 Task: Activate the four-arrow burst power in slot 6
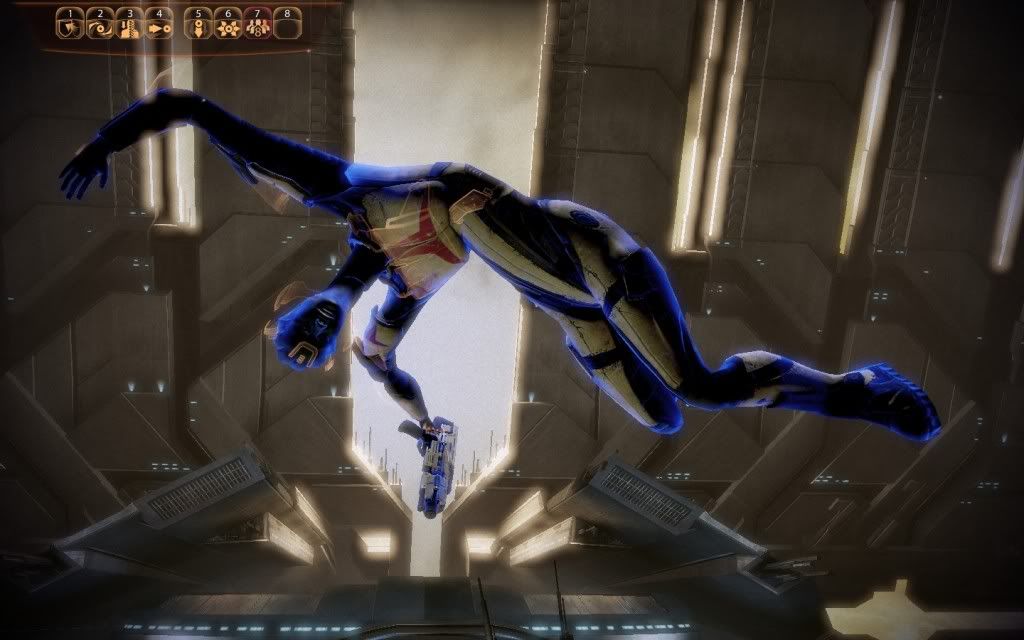[229, 24]
